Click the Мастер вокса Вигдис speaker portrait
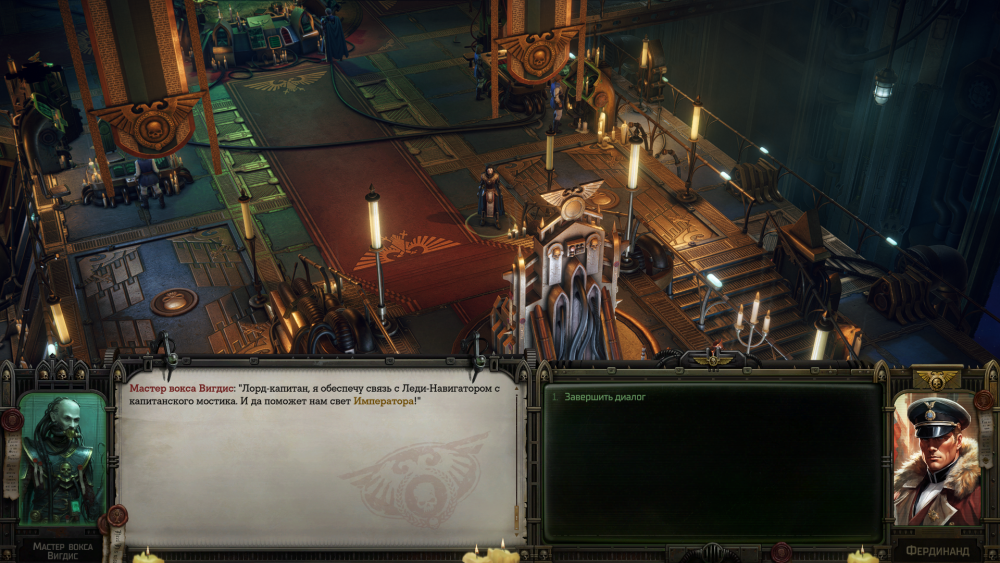The height and width of the screenshot is (563, 1000). (62, 457)
